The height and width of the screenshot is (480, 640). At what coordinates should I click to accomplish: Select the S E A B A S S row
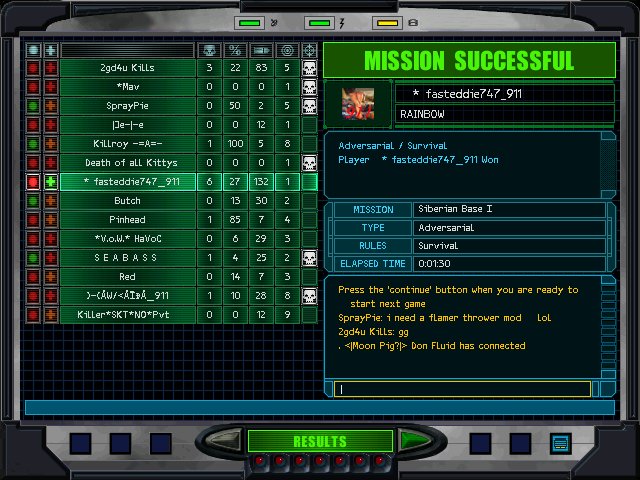(127, 258)
